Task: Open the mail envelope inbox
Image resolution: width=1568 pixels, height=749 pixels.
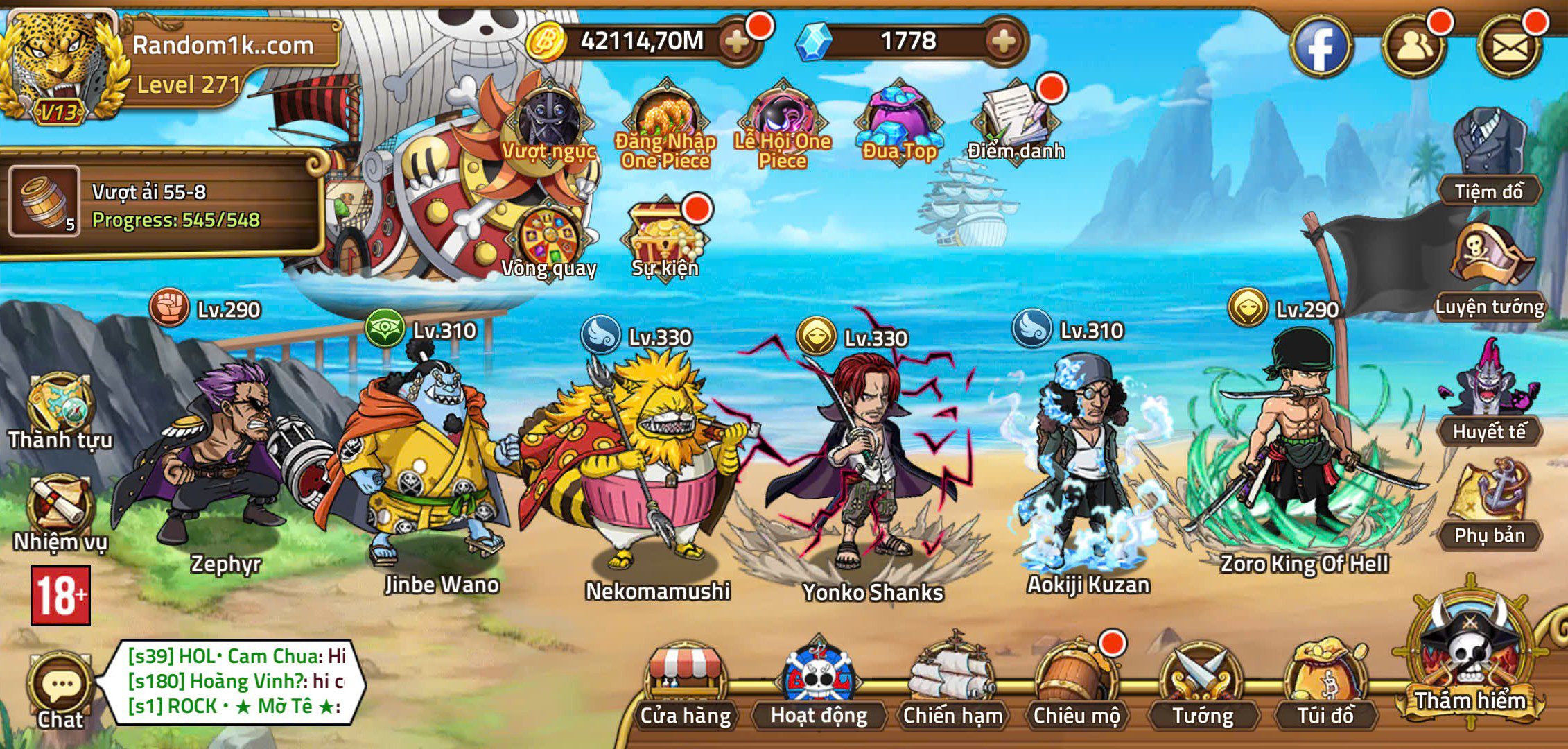Action: 1510,47
